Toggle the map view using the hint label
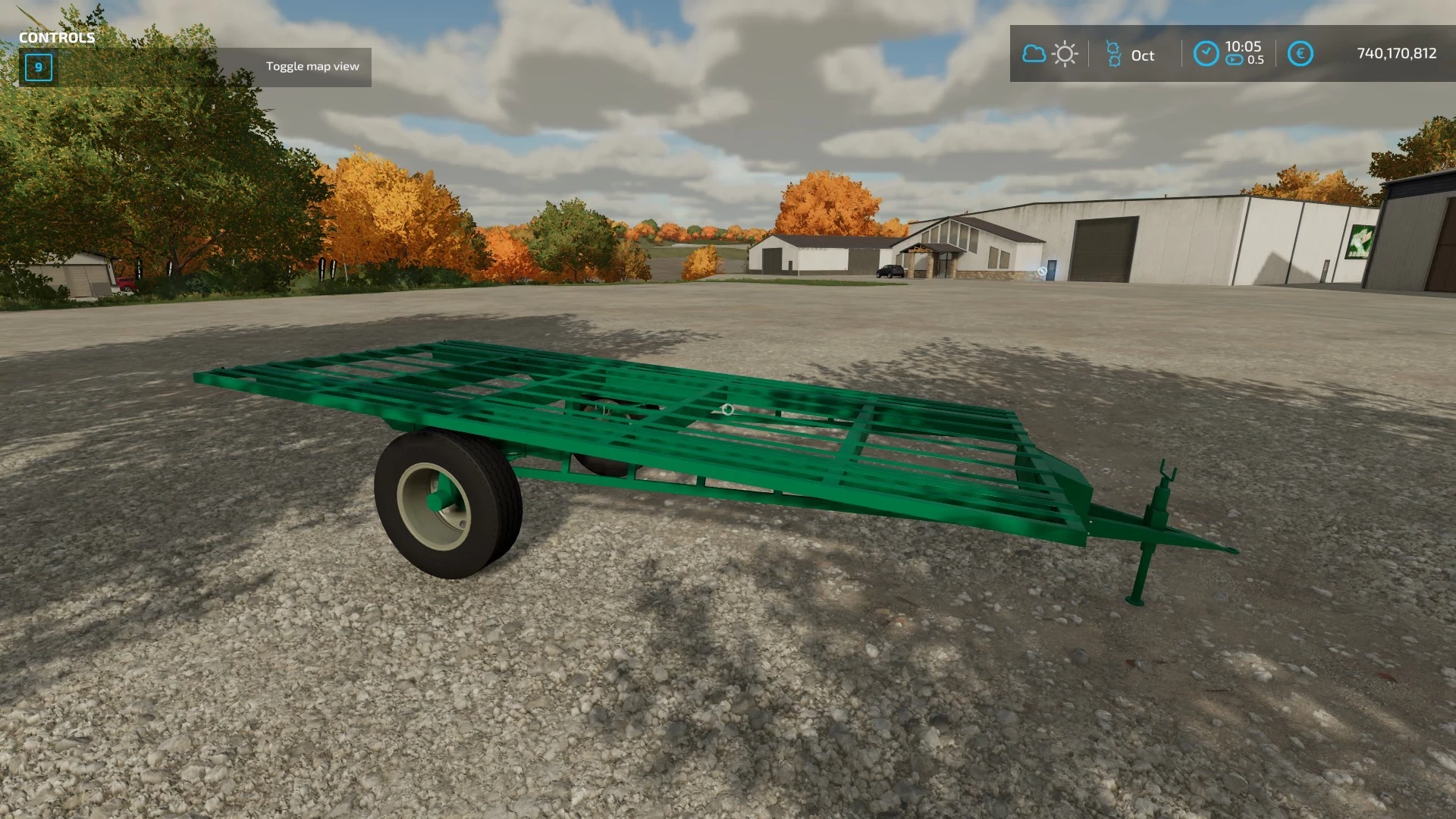The image size is (1456, 819). point(312,66)
